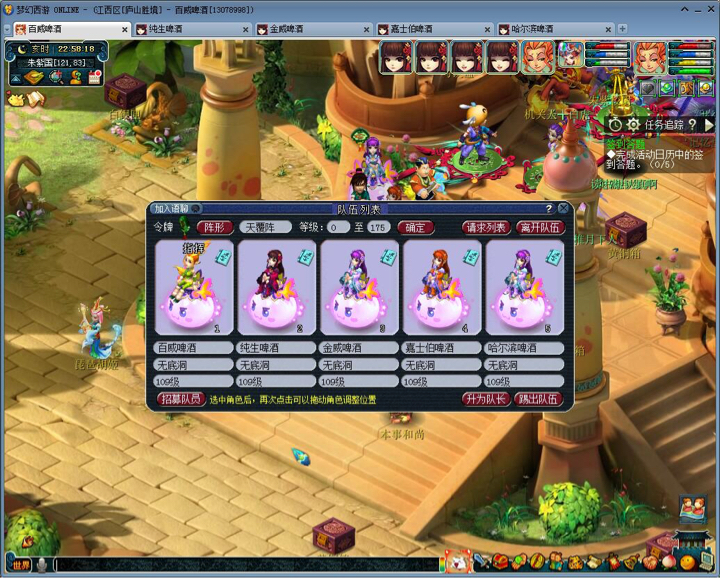Screen dimensions: 720x578
Task: Open the 请求列表 request list
Action: (486, 227)
